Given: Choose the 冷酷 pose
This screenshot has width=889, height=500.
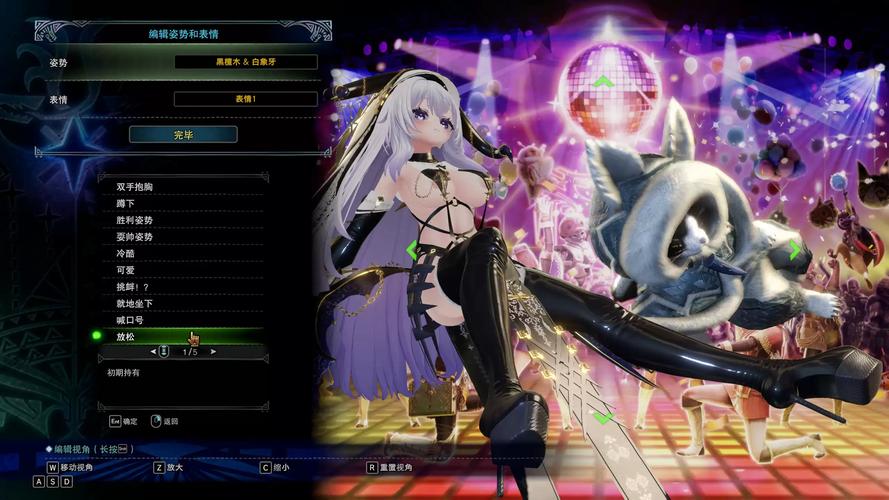Looking at the screenshot, I should 126,254.
